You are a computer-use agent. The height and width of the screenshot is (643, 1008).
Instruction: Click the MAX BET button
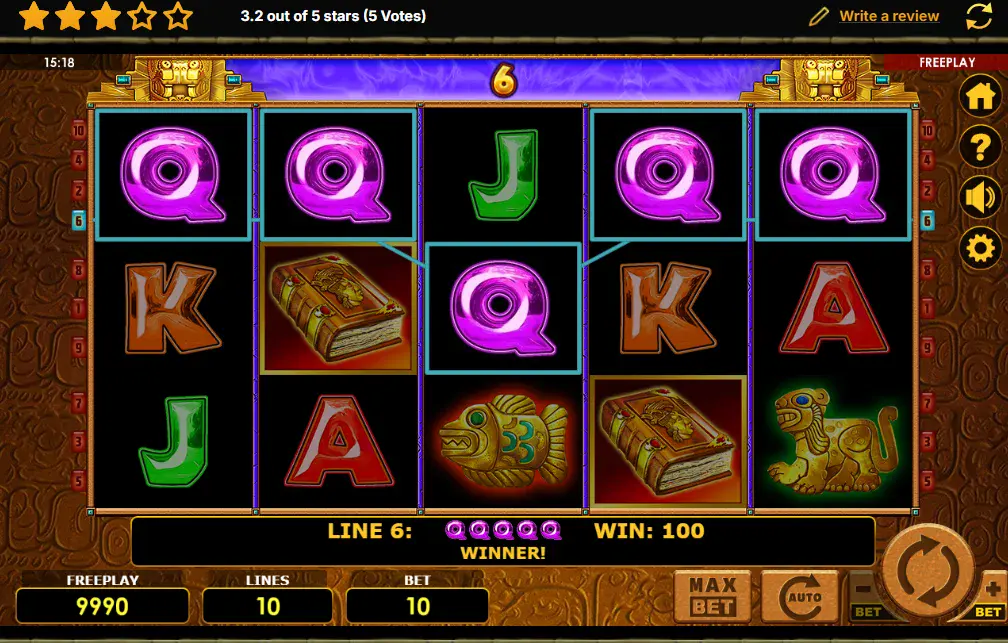click(x=713, y=596)
